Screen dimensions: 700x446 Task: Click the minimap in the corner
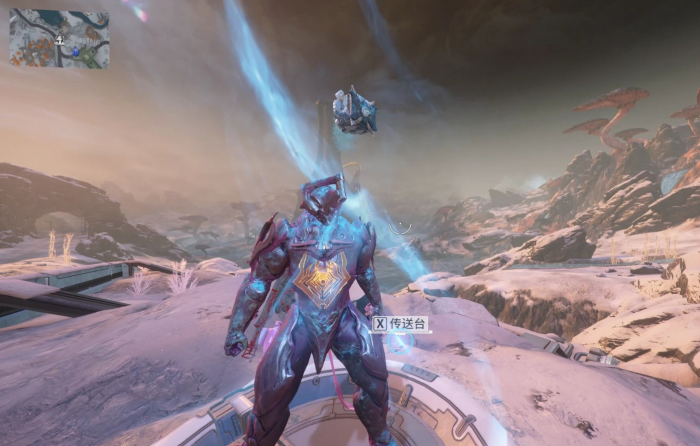click(59, 39)
